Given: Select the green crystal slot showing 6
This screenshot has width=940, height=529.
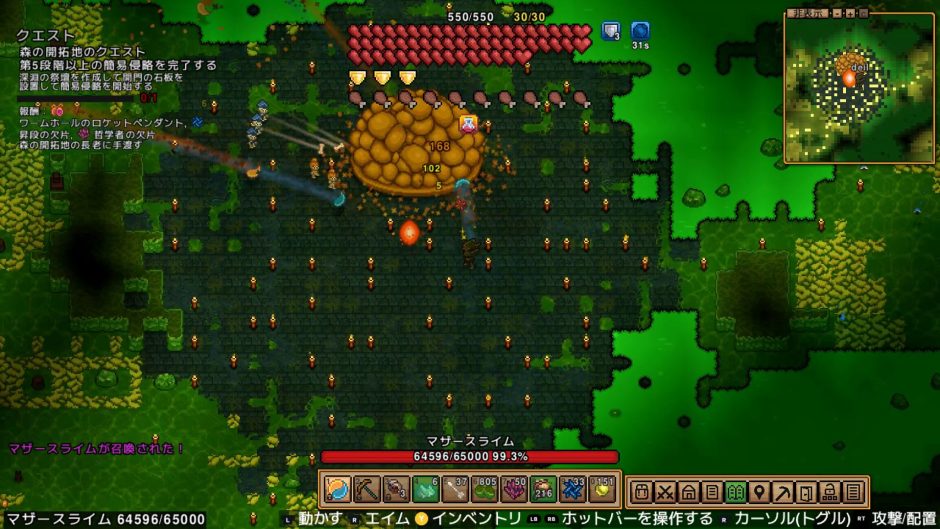Looking at the screenshot, I should coord(426,490).
